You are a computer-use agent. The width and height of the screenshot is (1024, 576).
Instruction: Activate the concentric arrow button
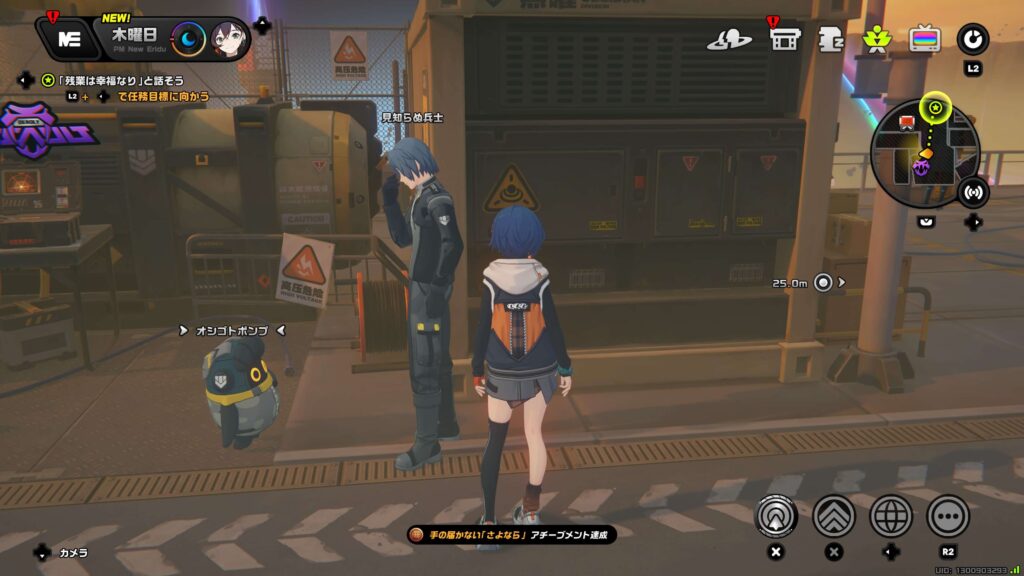pyautogui.click(x=774, y=515)
